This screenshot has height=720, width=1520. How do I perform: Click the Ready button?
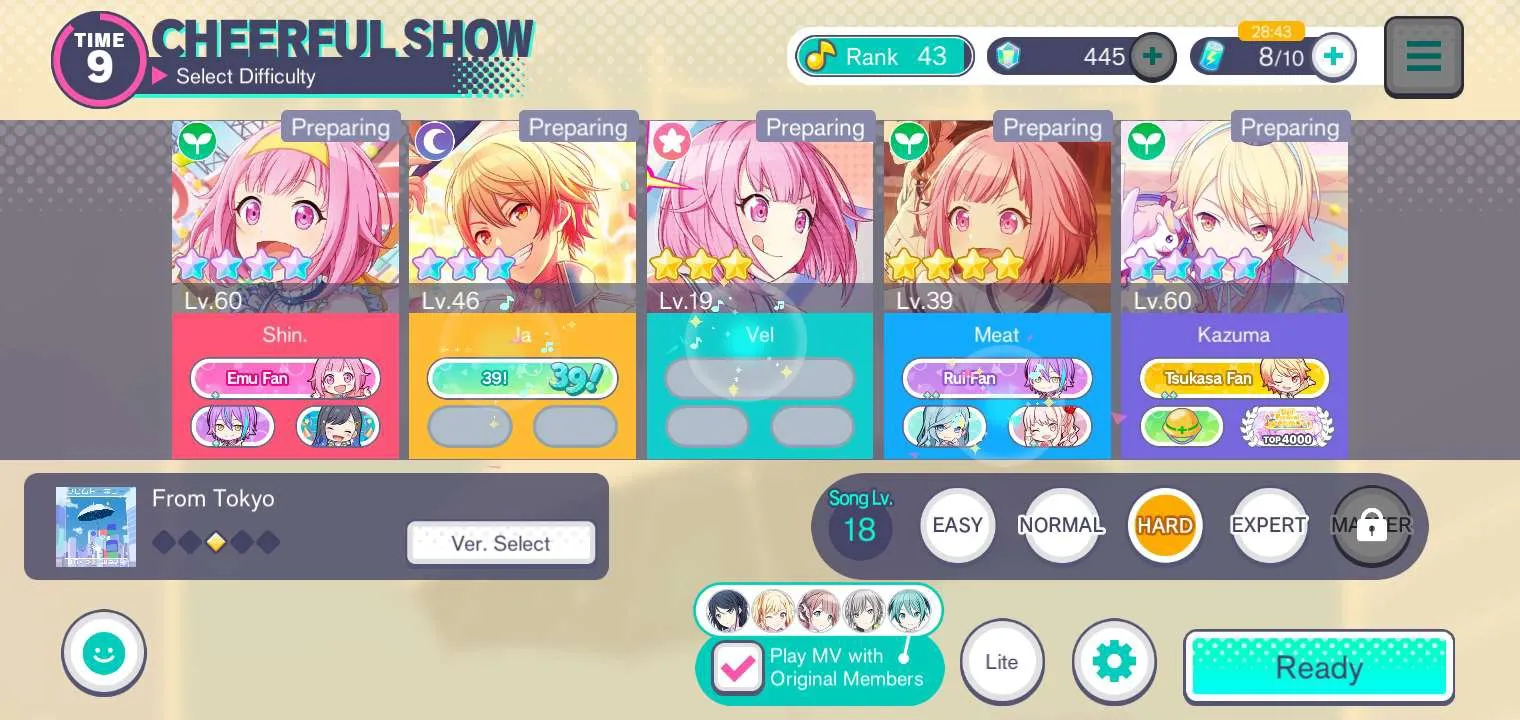tap(1318, 667)
